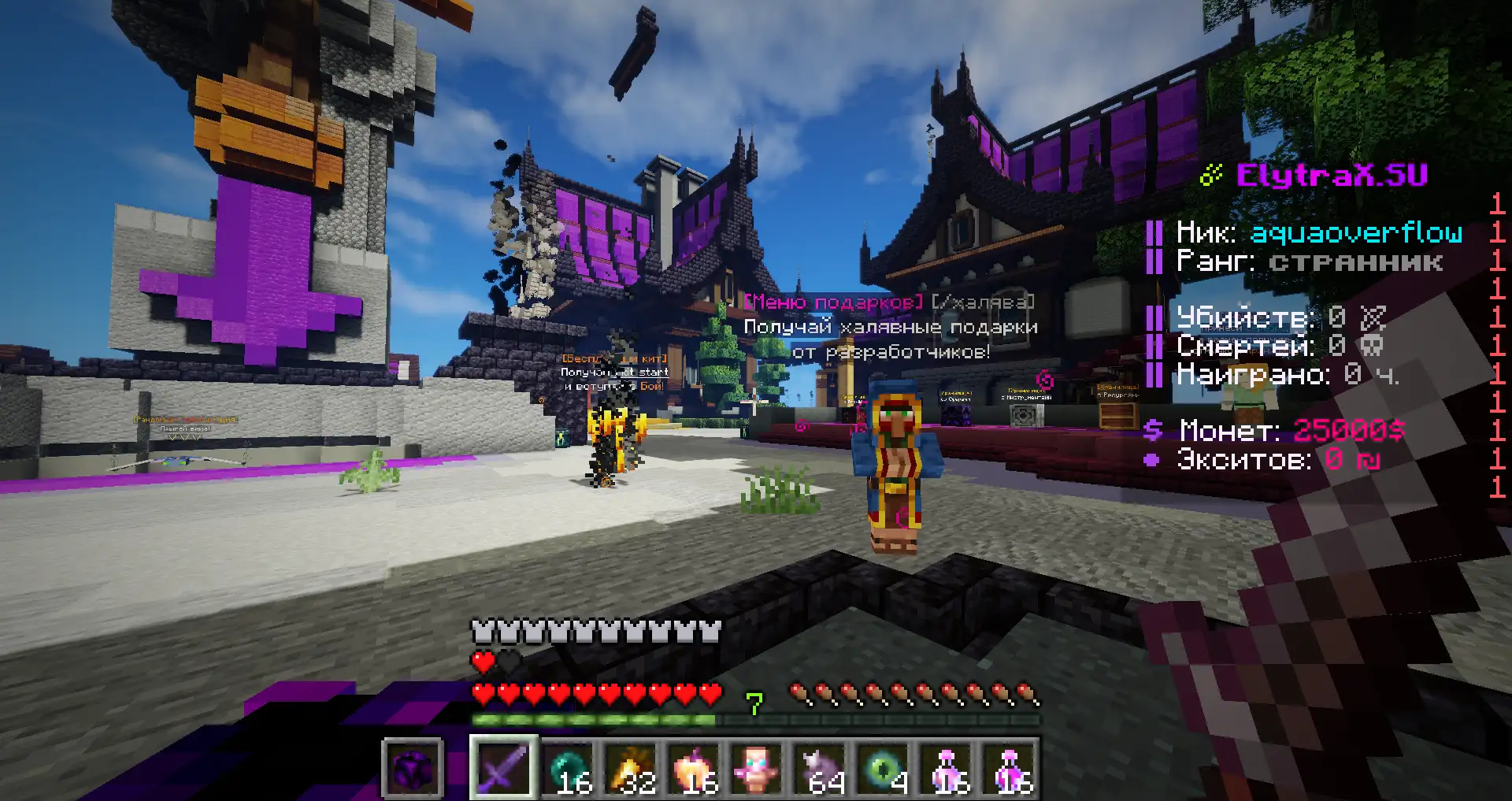Image resolution: width=1512 pixels, height=801 pixels.
Task: Select the enchanted golden apples slot
Action: [x=693, y=767]
